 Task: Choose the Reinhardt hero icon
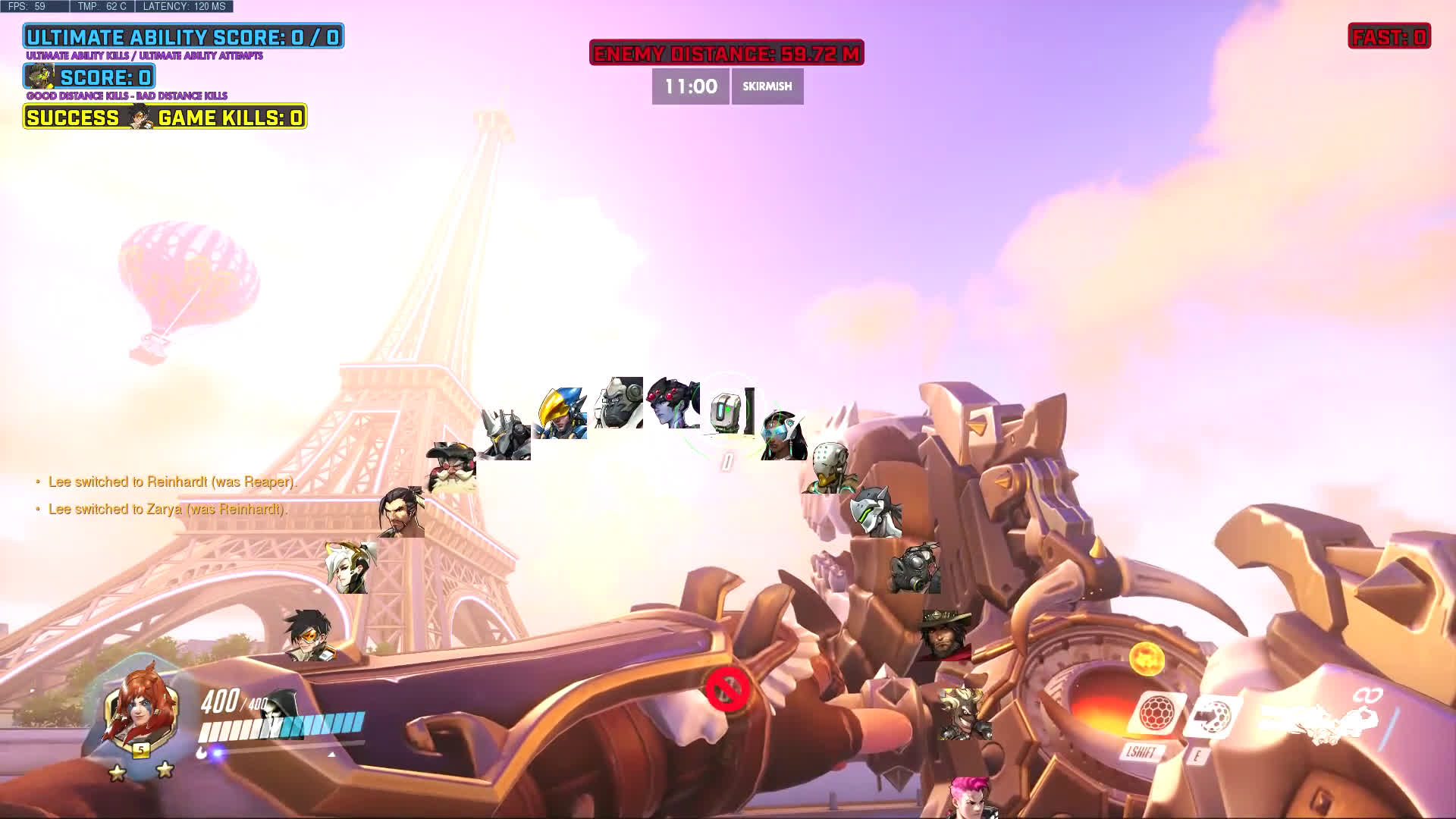(505, 435)
